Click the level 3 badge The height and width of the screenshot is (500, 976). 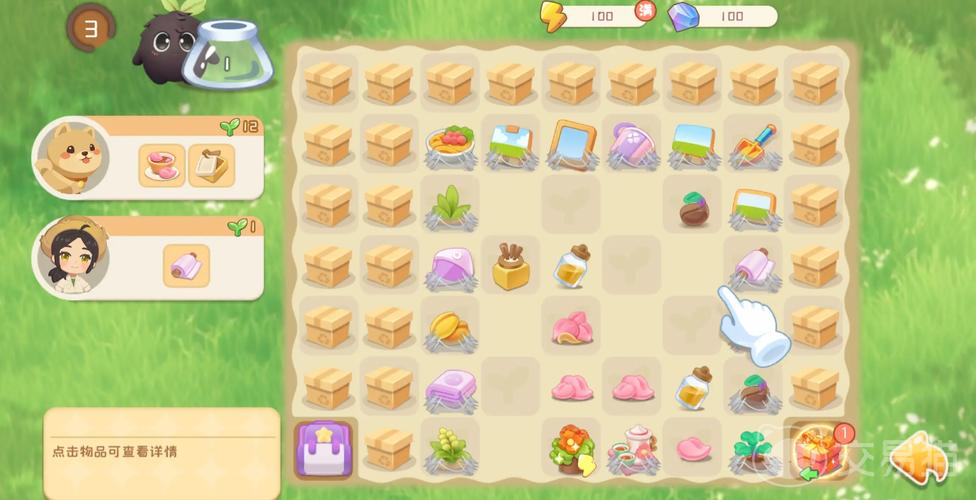[x=91, y=28]
